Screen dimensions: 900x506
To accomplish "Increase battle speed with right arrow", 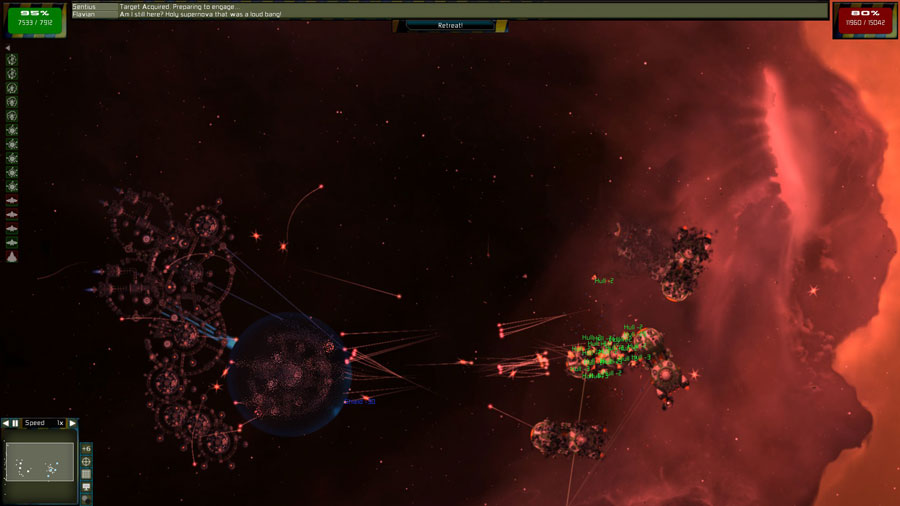I will (x=72, y=423).
